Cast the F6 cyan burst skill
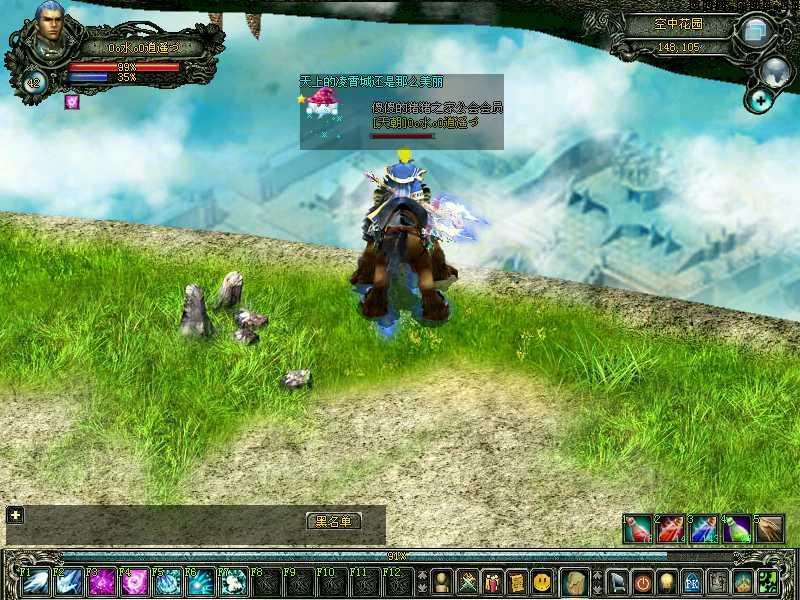This screenshot has height=600, width=800. 200,581
